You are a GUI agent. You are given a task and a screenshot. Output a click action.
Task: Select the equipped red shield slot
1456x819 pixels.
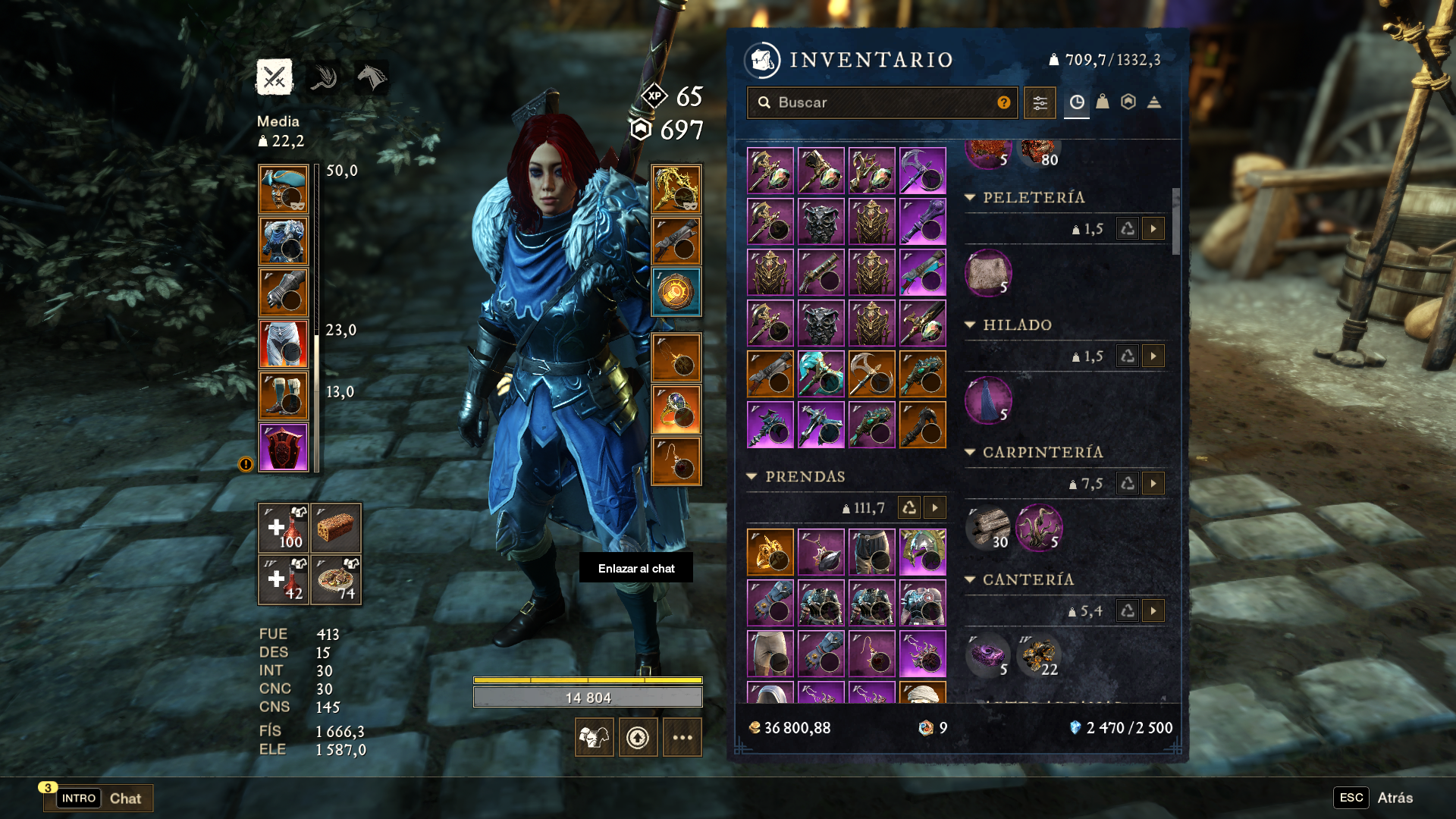284,447
